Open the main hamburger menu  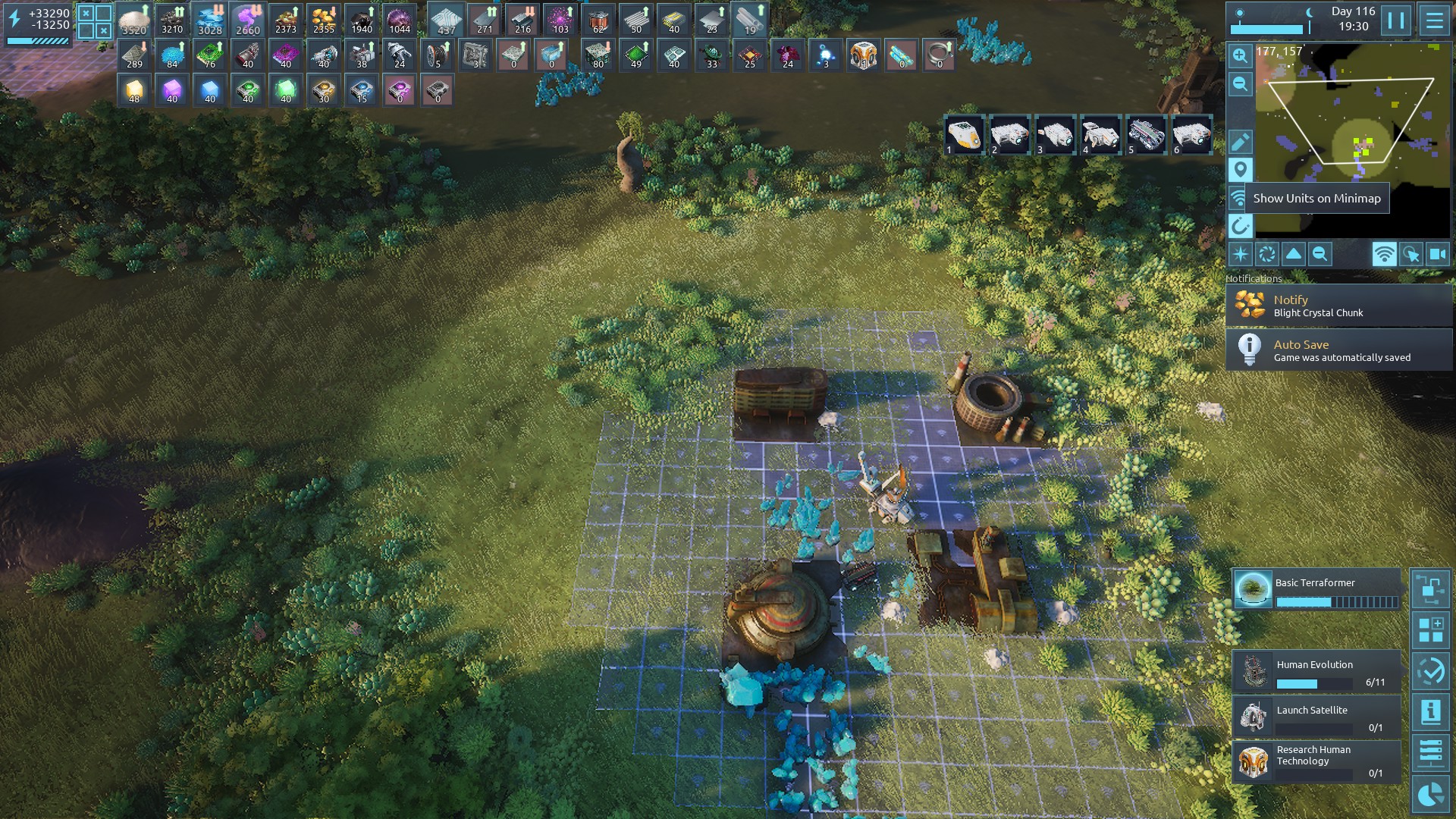[x=1434, y=20]
